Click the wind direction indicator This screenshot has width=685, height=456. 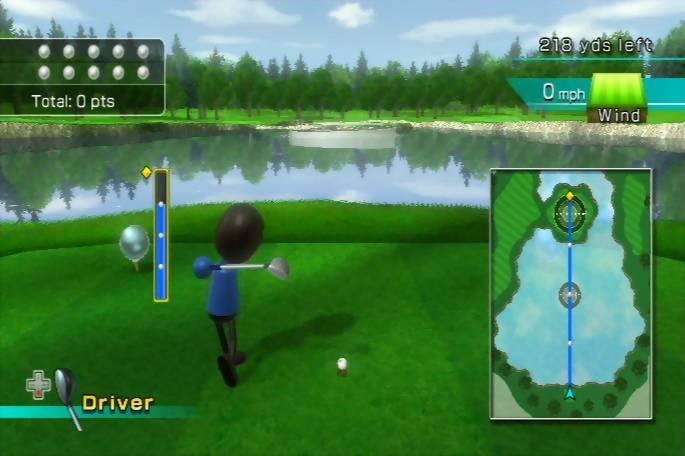(618, 91)
